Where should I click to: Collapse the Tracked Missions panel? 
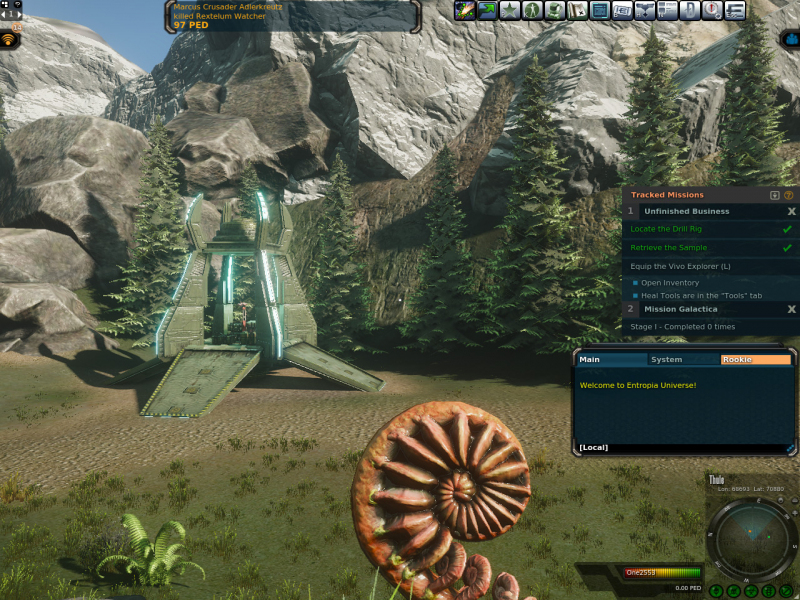[x=775, y=195]
